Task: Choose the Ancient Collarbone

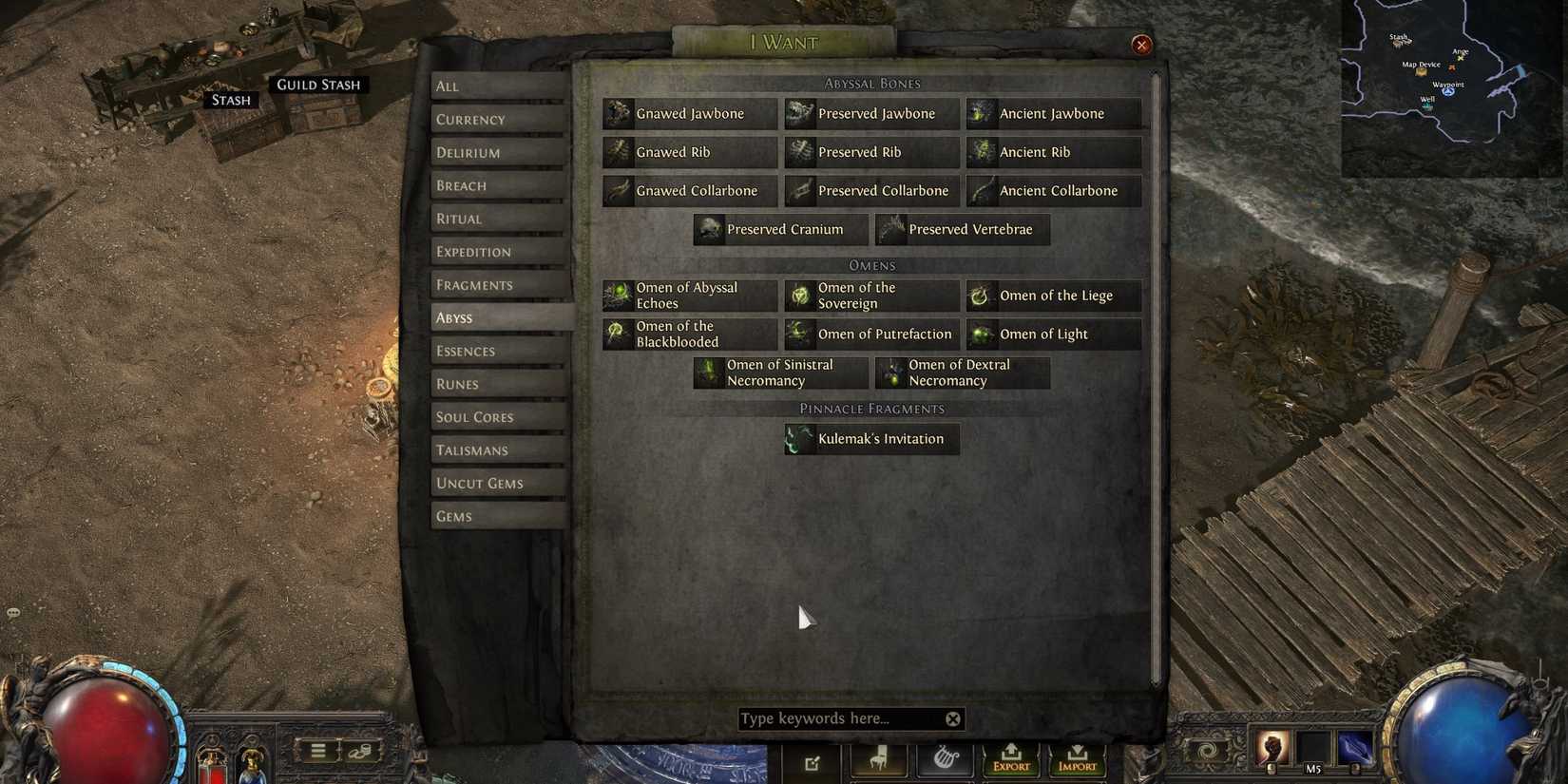Action: pyautogui.click(x=1054, y=190)
